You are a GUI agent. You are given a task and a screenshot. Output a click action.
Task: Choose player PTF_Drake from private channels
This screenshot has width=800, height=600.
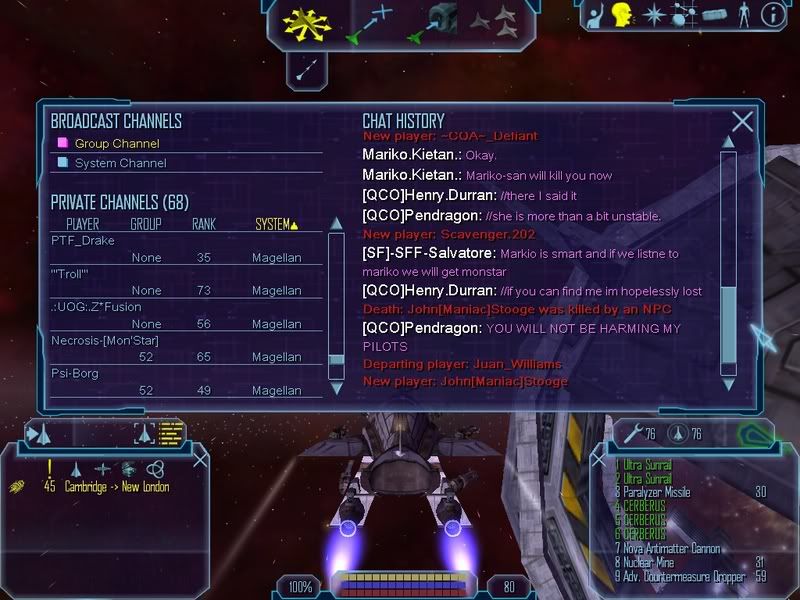pyautogui.click(x=83, y=241)
